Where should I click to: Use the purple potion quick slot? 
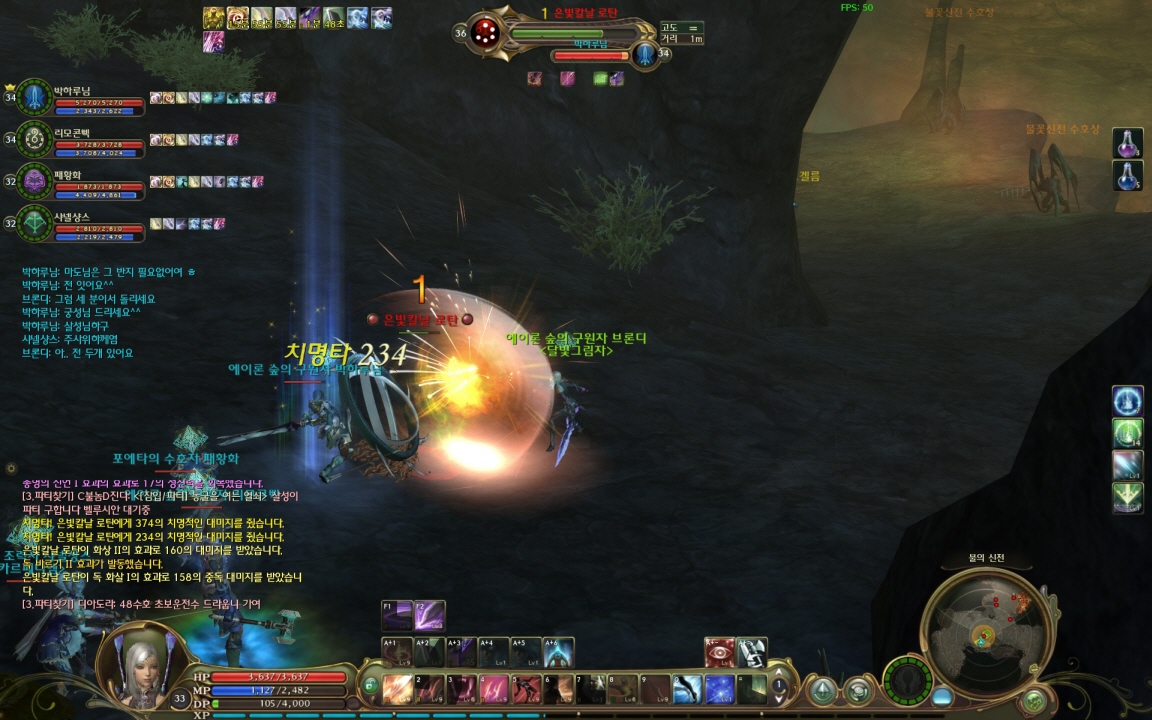coord(1127,142)
